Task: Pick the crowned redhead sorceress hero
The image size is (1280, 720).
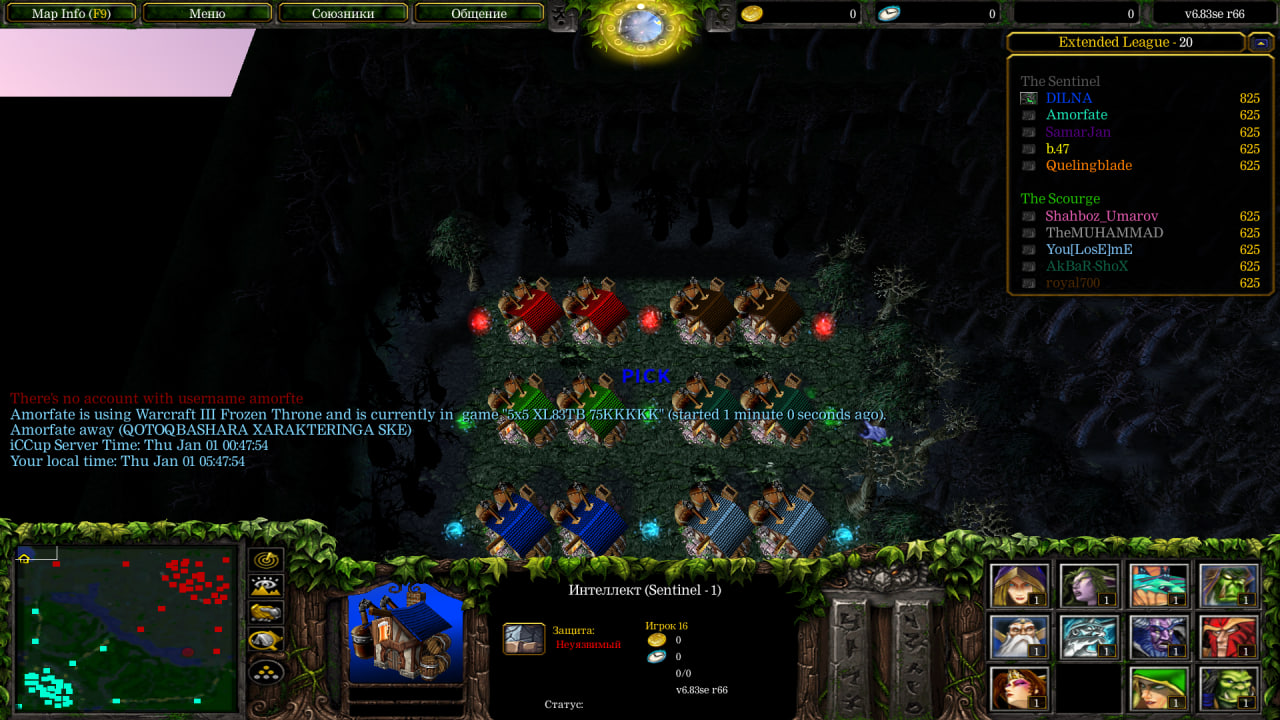Action: point(1020,688)
